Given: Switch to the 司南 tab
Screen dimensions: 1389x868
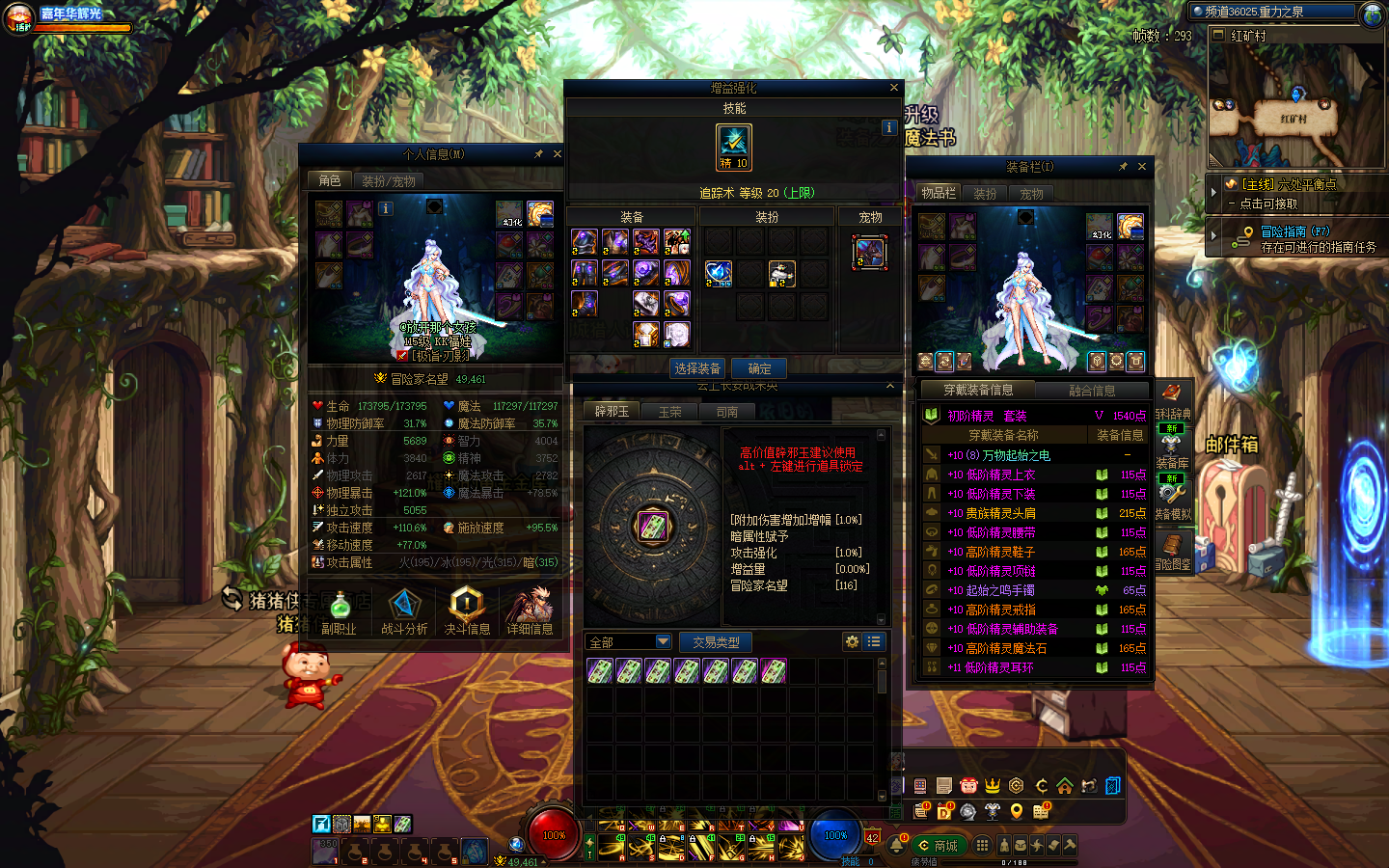Looking at the screenshot, I should pos(726,412).
